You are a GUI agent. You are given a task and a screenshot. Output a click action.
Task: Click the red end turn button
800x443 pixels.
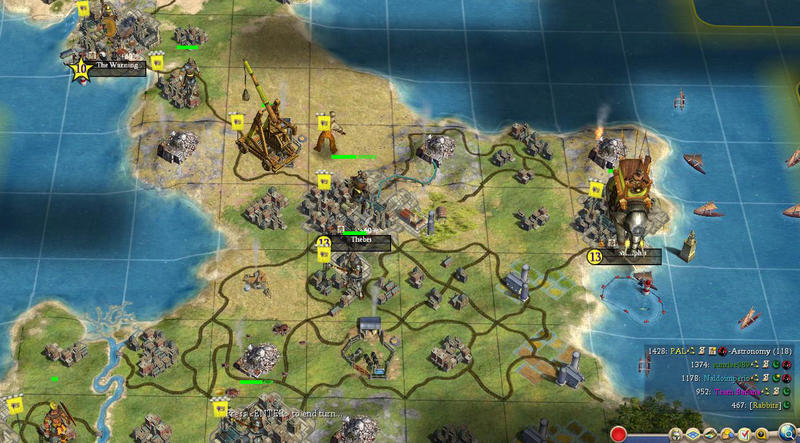click(x=619, y=435)
